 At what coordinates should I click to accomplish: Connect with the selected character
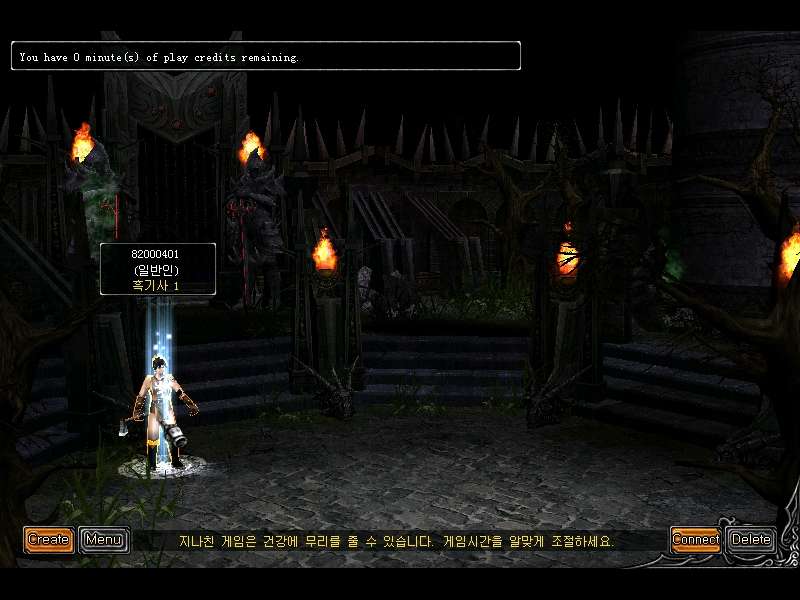(695, 540)
